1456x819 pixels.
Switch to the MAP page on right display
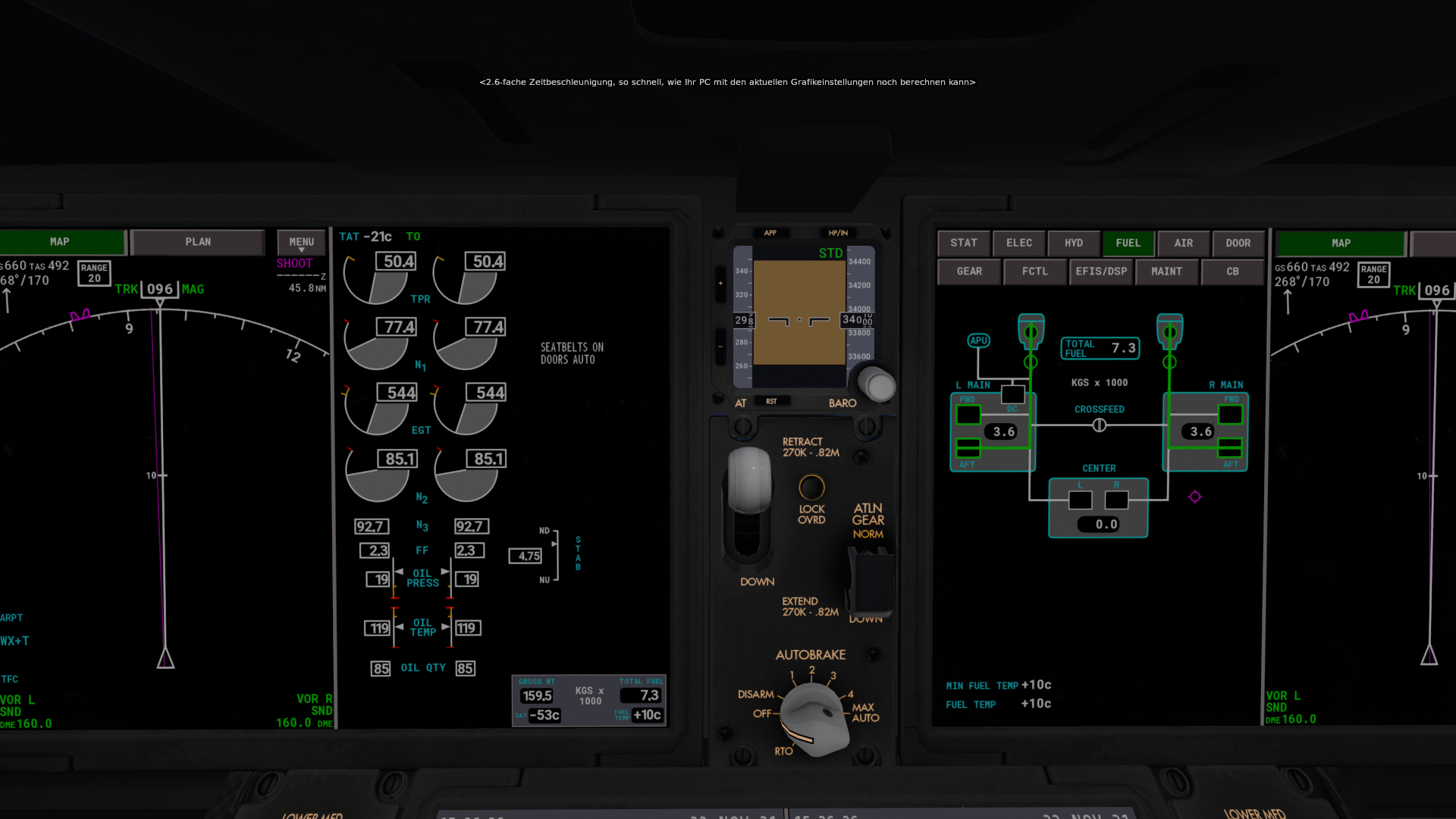click(x=1339, y=243)
